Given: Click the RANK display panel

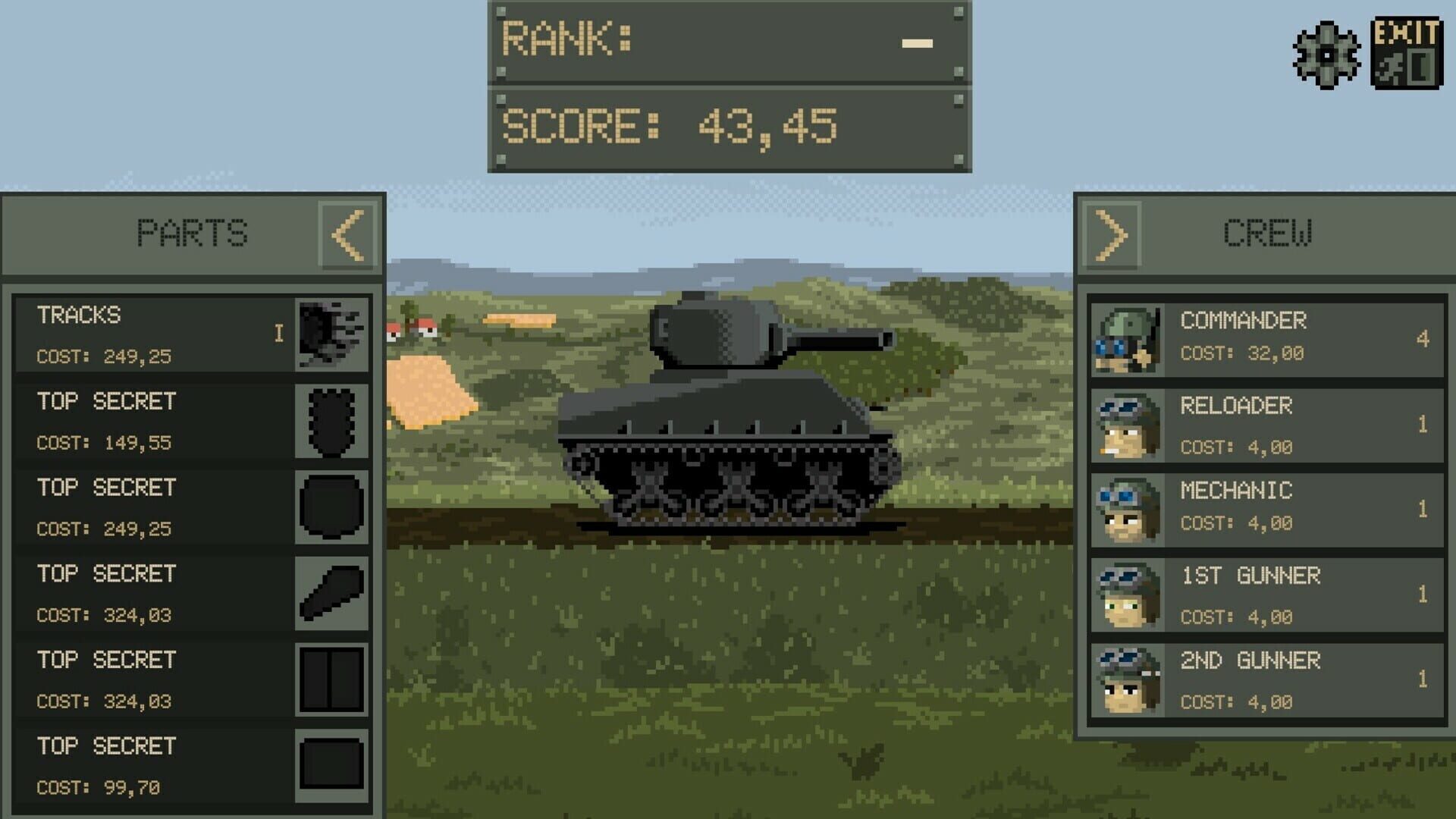Looking at the screenshot, I should (x=728, y=44).
